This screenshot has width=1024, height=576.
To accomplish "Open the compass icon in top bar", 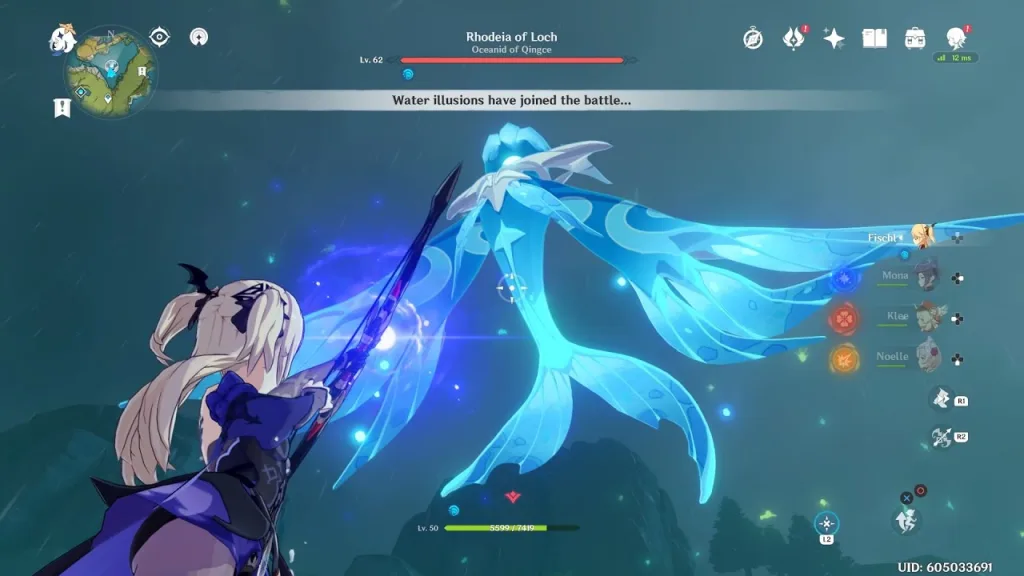I will [753, 39].
